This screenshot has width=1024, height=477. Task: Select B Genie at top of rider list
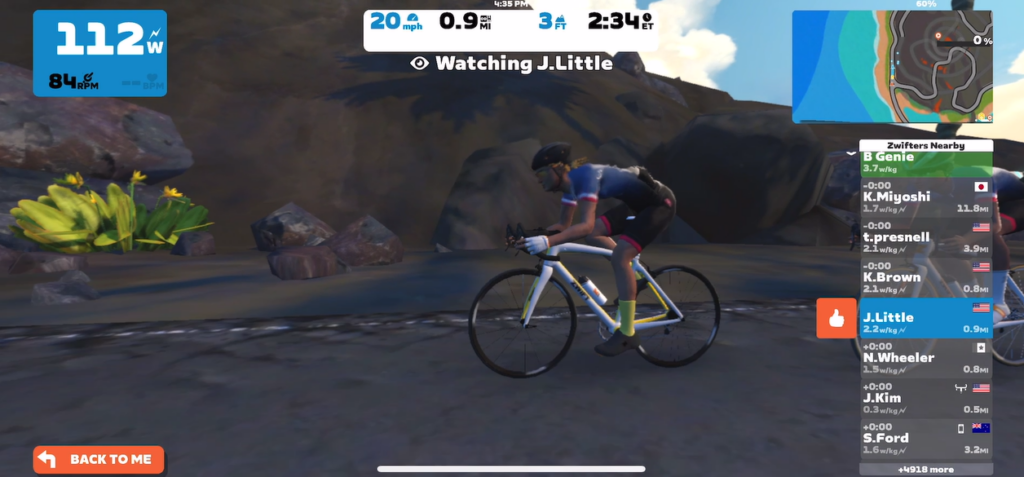click(926, 162)
